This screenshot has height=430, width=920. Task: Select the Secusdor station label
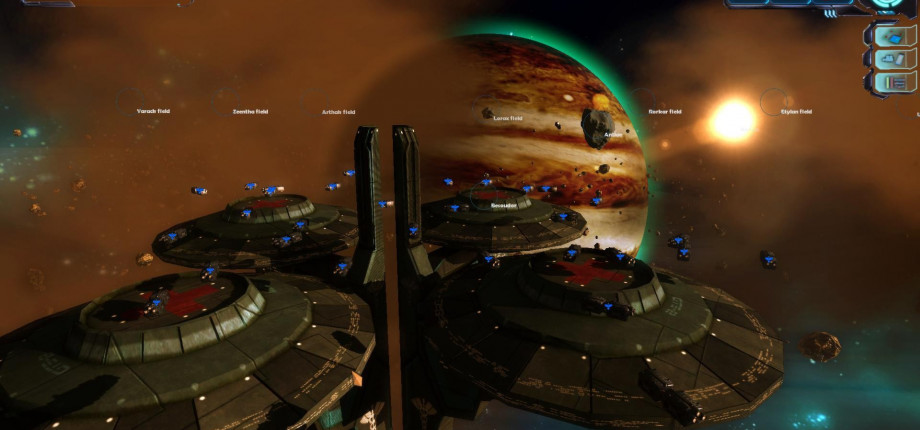[504, 204]
